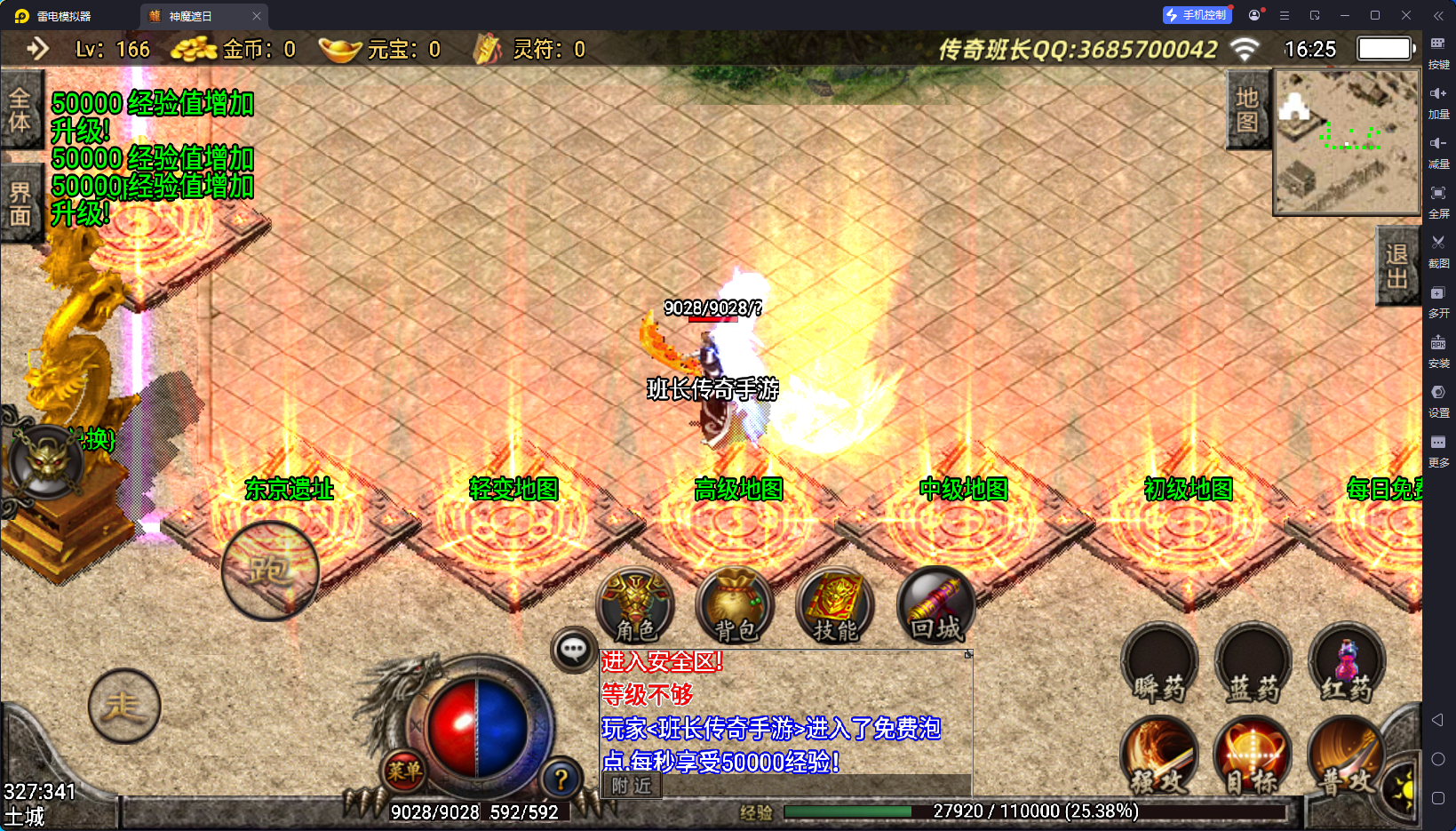This screenshot has height=831, width=1456.
Task: Tap the 目标 target button
Action: point(1253,757)
